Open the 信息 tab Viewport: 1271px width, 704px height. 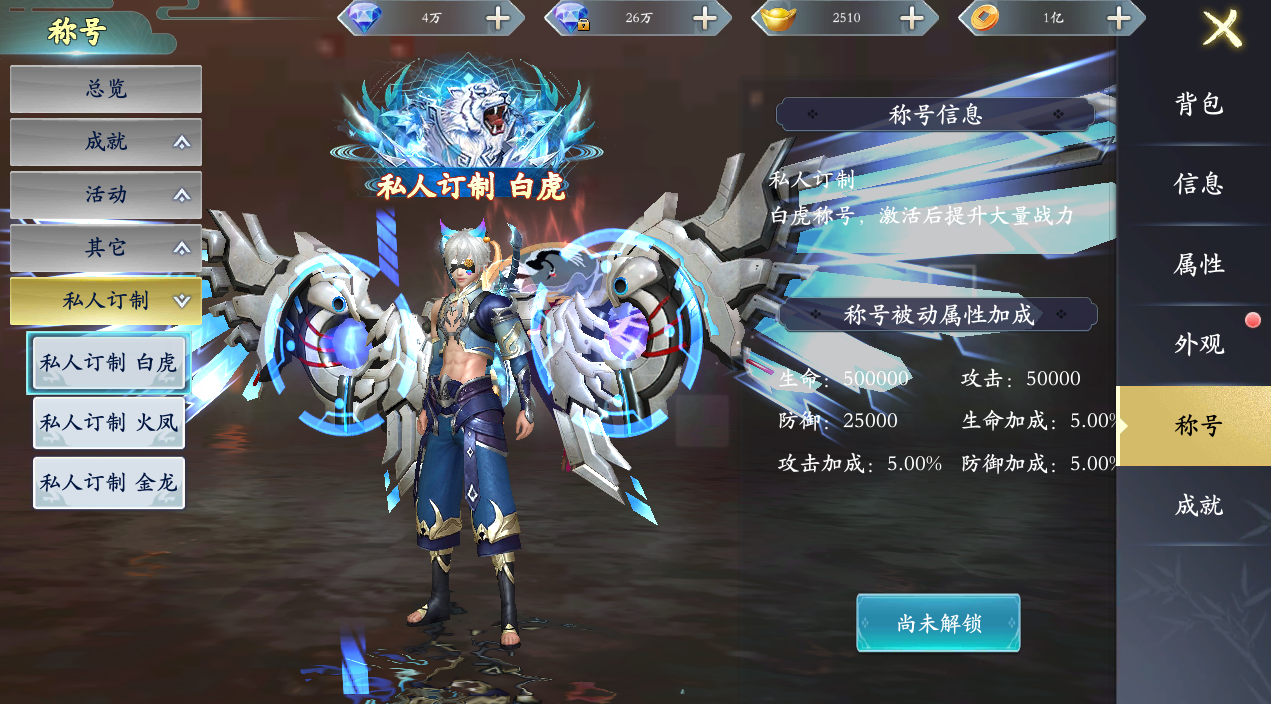pos(1198,184)
